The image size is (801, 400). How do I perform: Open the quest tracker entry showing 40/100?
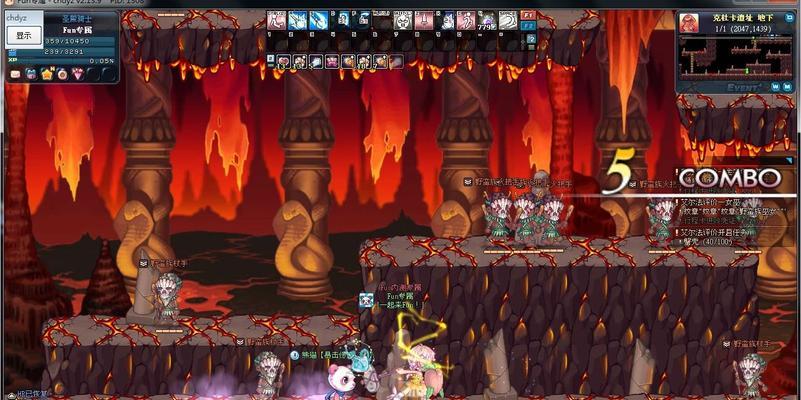[716, 241]
